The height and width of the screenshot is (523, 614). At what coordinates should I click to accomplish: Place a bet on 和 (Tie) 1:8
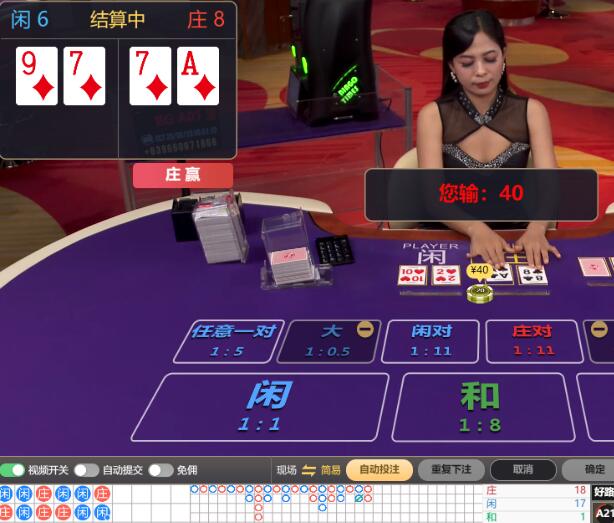[479, 407]
